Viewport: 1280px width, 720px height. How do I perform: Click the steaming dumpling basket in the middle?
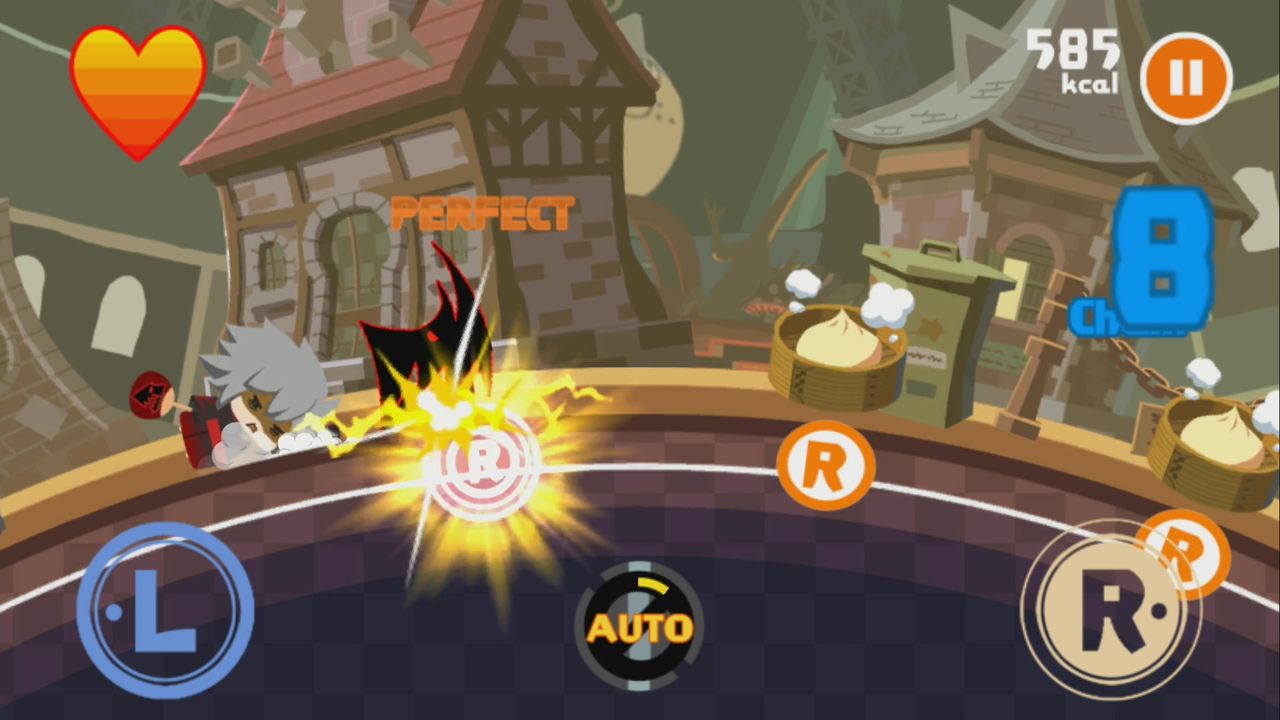pos(840,355)
